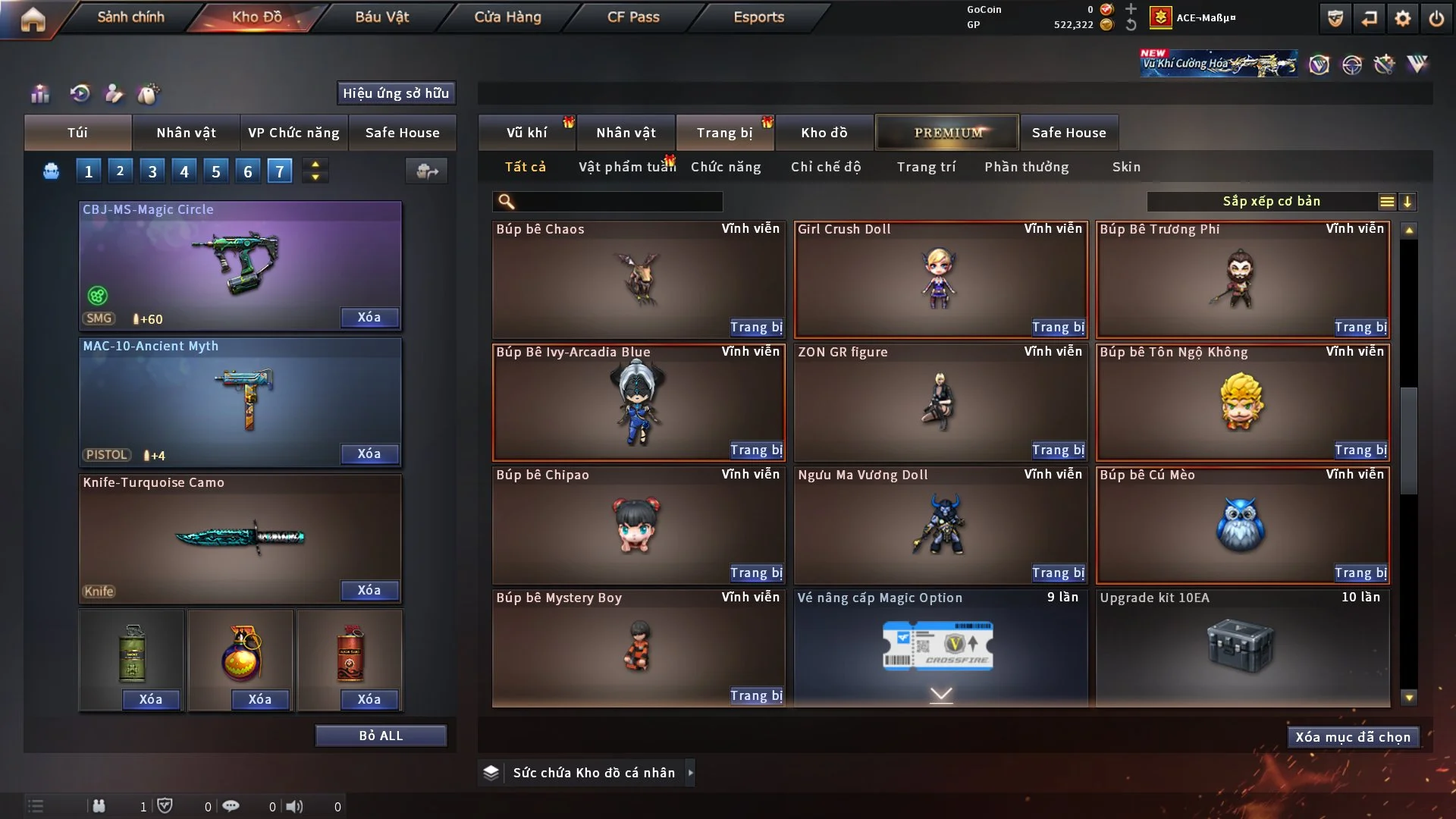Equip Búp bê Chaos with Trang bị
The width and height of the screenshot is (1456, 819).
click(x=756, y=328)
